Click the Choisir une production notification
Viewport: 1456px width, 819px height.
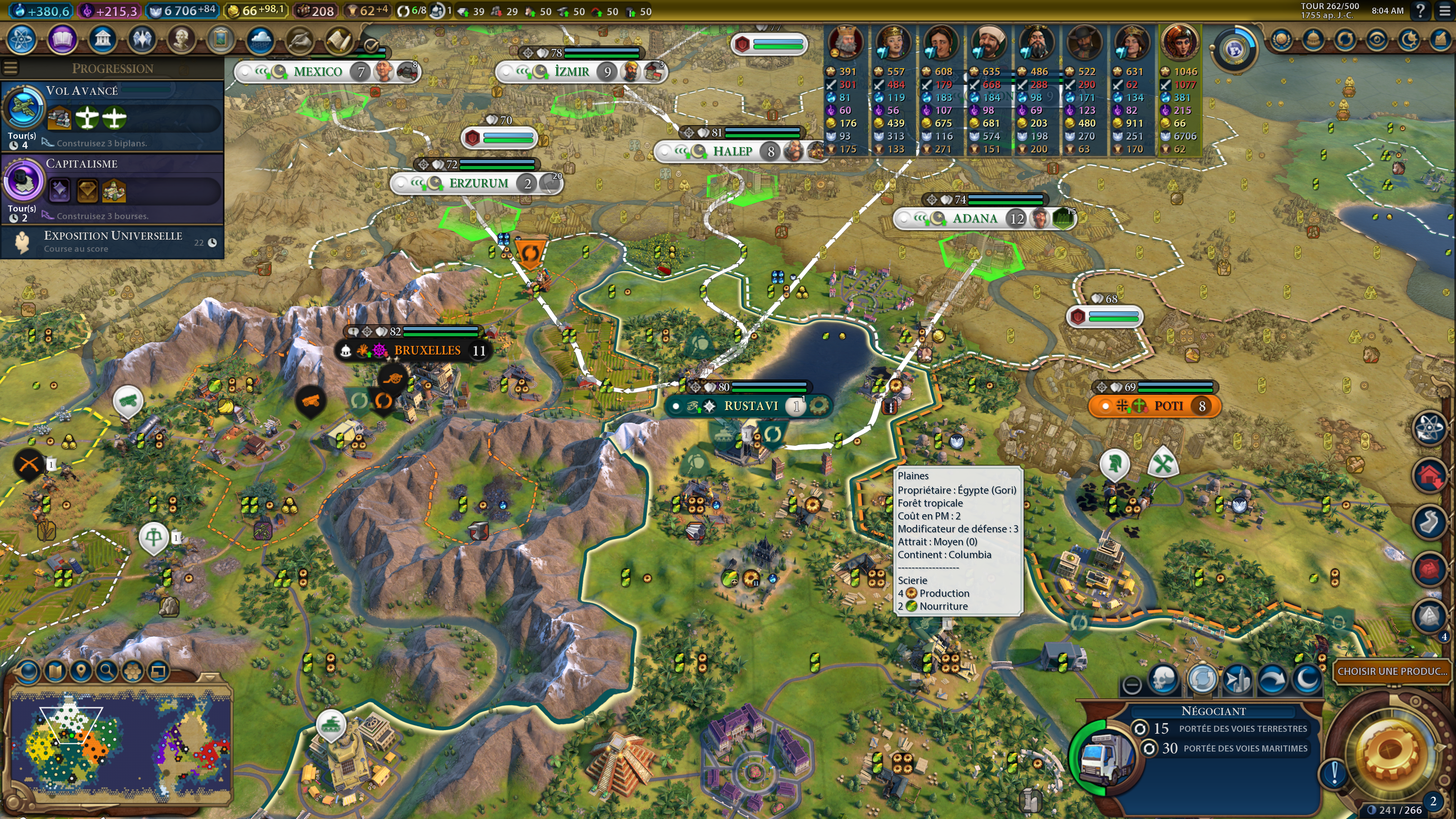point(1392,672)
